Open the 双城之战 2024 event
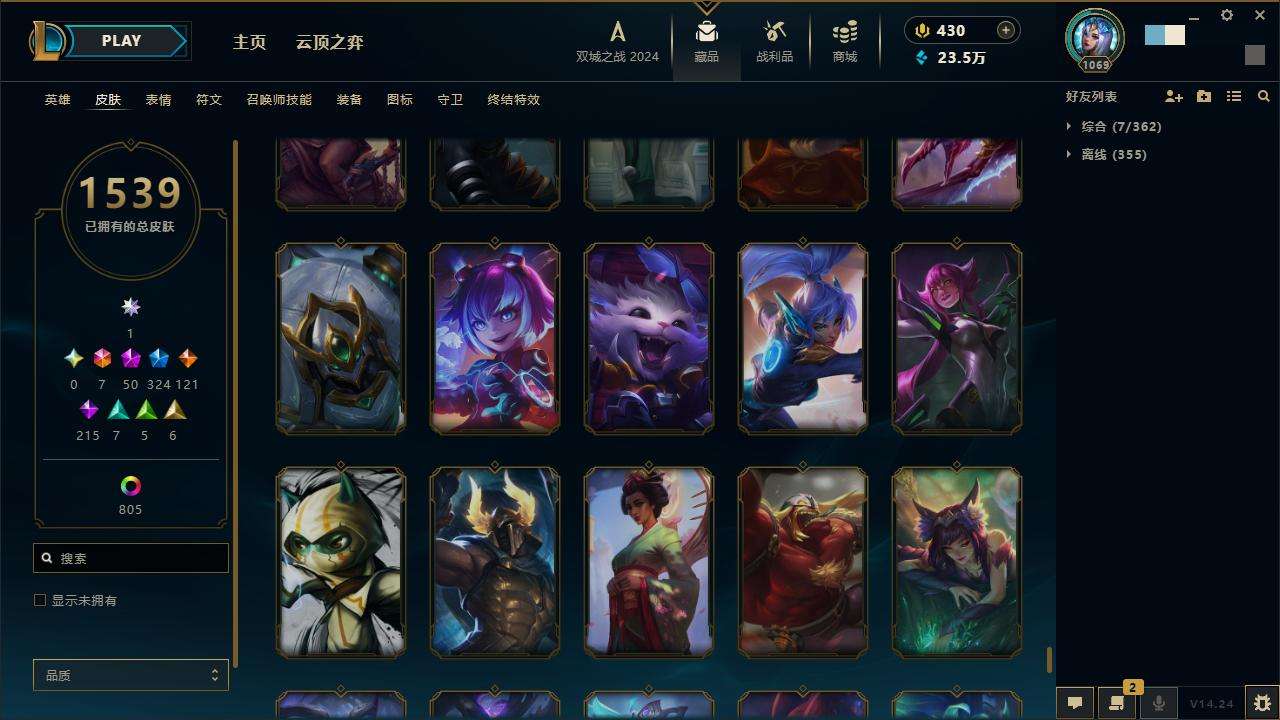1280x720 pixels. pos(617,42)
